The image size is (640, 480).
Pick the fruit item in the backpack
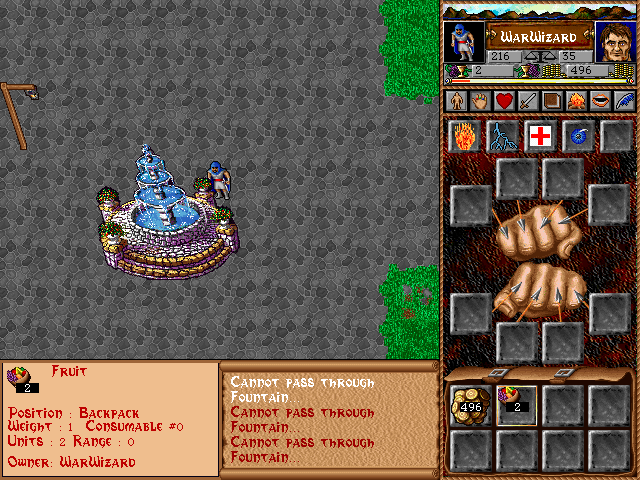tap(516, 405)
